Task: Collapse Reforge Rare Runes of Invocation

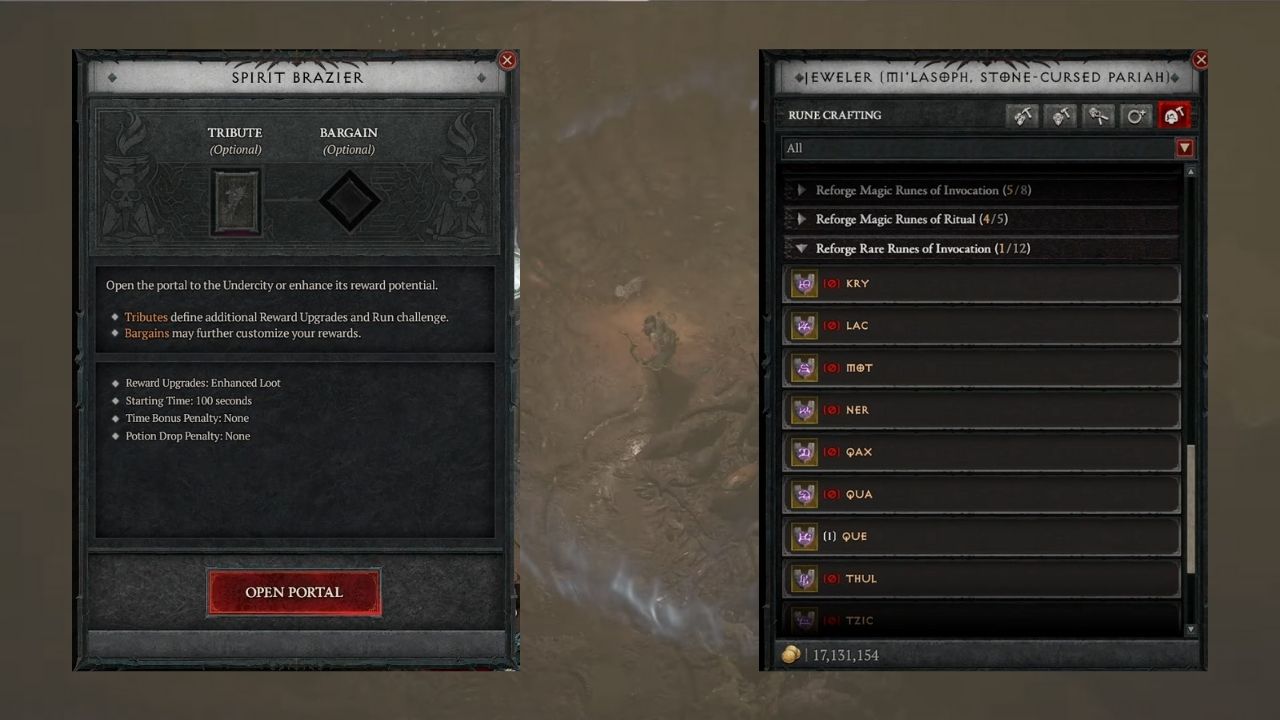Action: click(801, 248)
